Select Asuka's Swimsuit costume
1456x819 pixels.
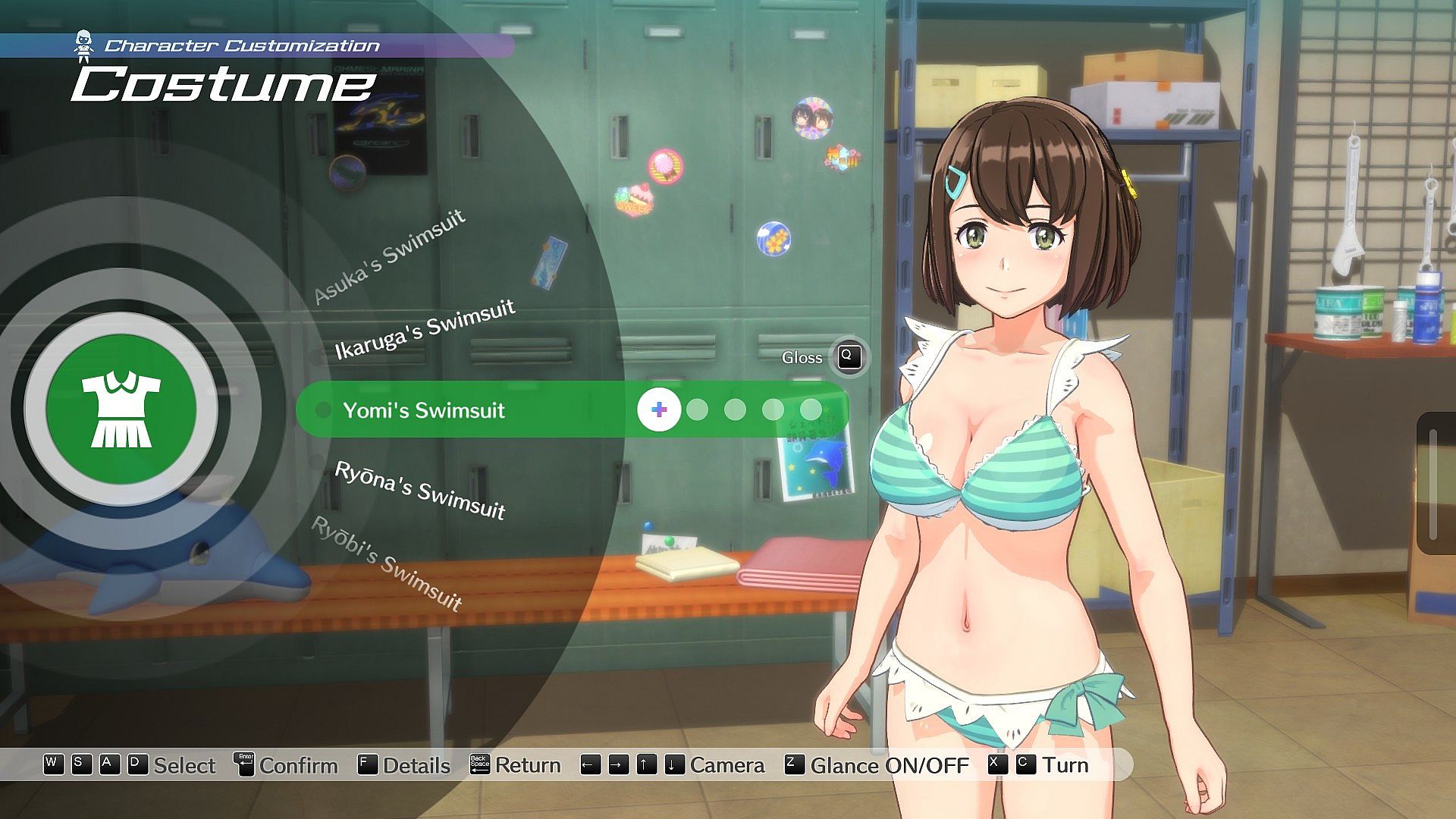pos(389,256)
